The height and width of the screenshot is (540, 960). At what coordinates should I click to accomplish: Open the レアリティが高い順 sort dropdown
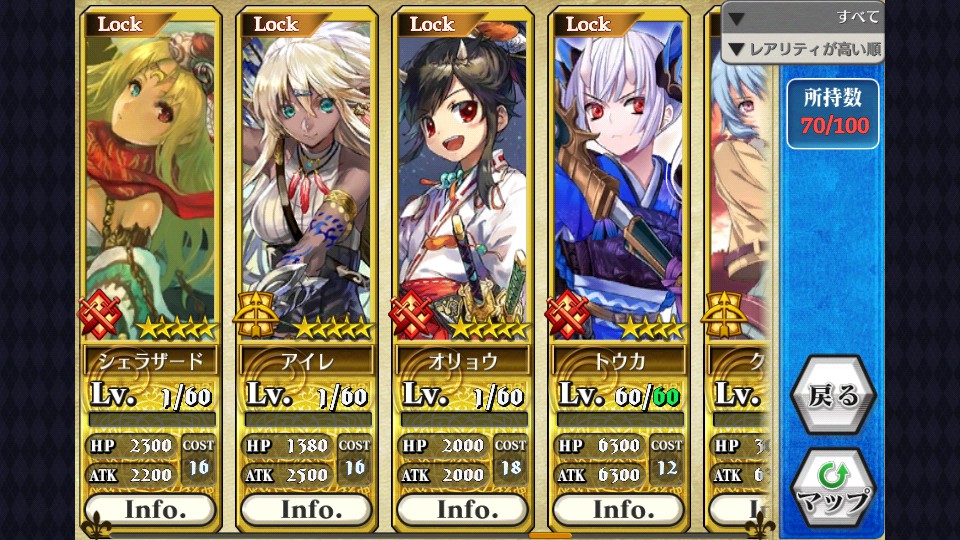click(x=803, y=48)
